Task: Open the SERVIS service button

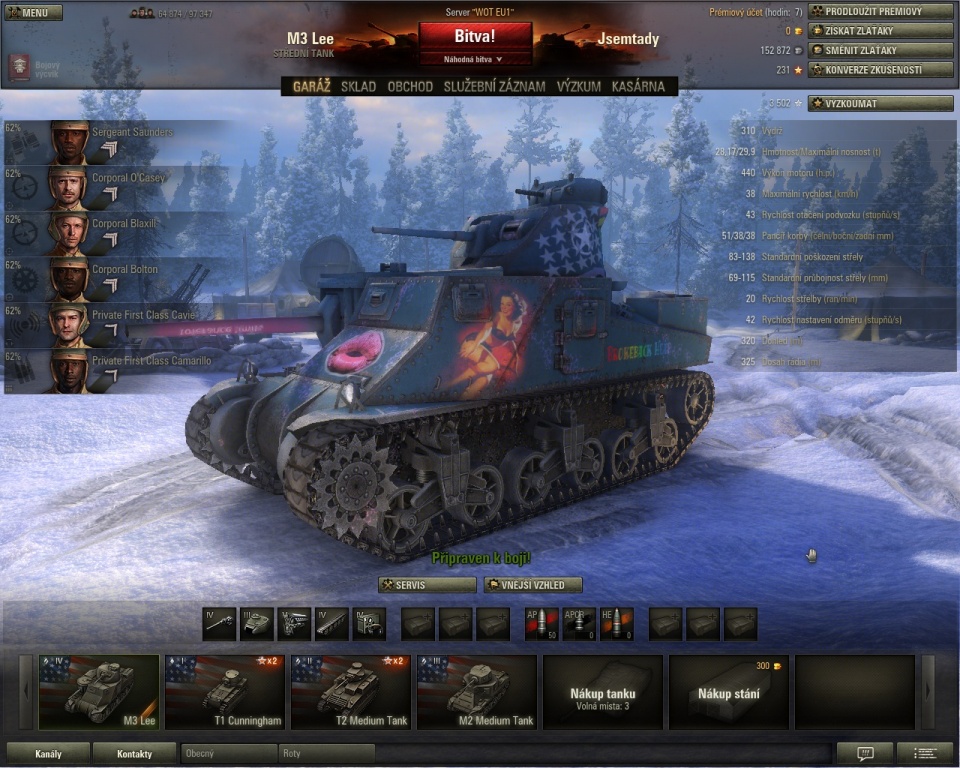Action: (x=427, y=585)
